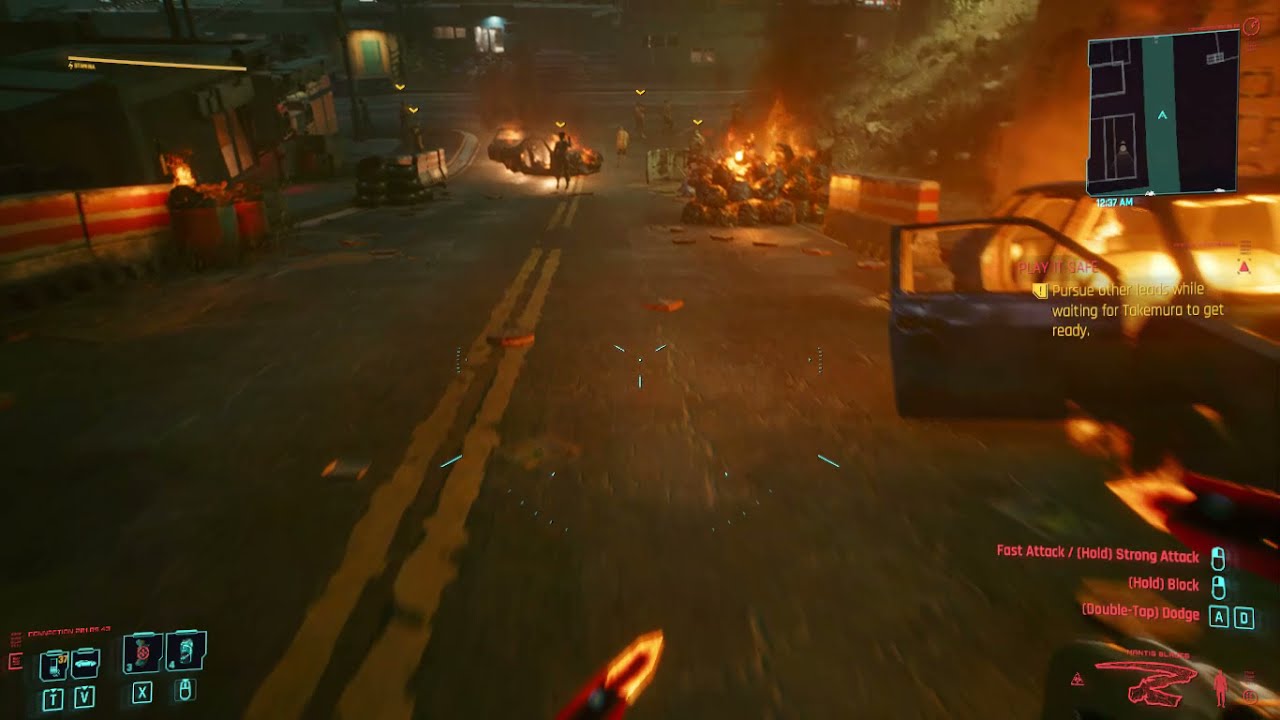Click the red quest tracker triangle icon

point(1243,267)
